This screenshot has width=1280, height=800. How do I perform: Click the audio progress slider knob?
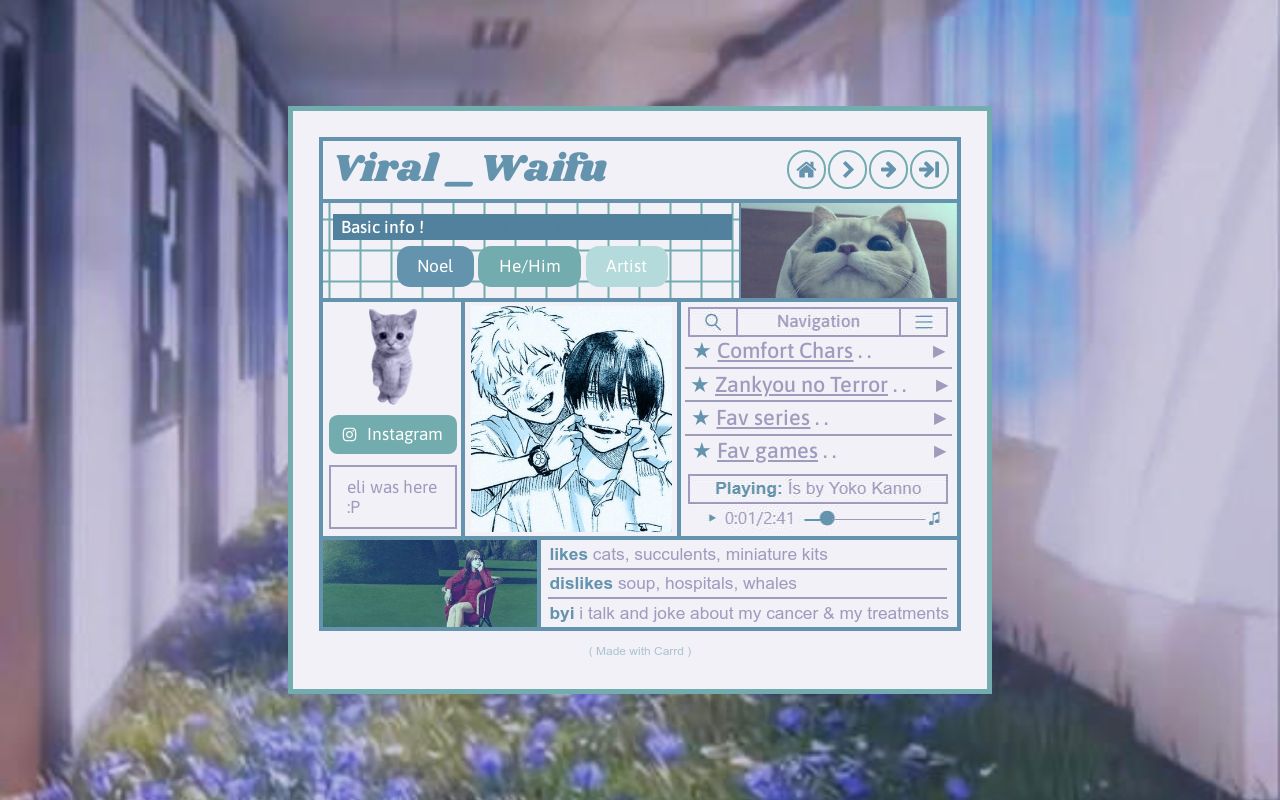point(827,518)
